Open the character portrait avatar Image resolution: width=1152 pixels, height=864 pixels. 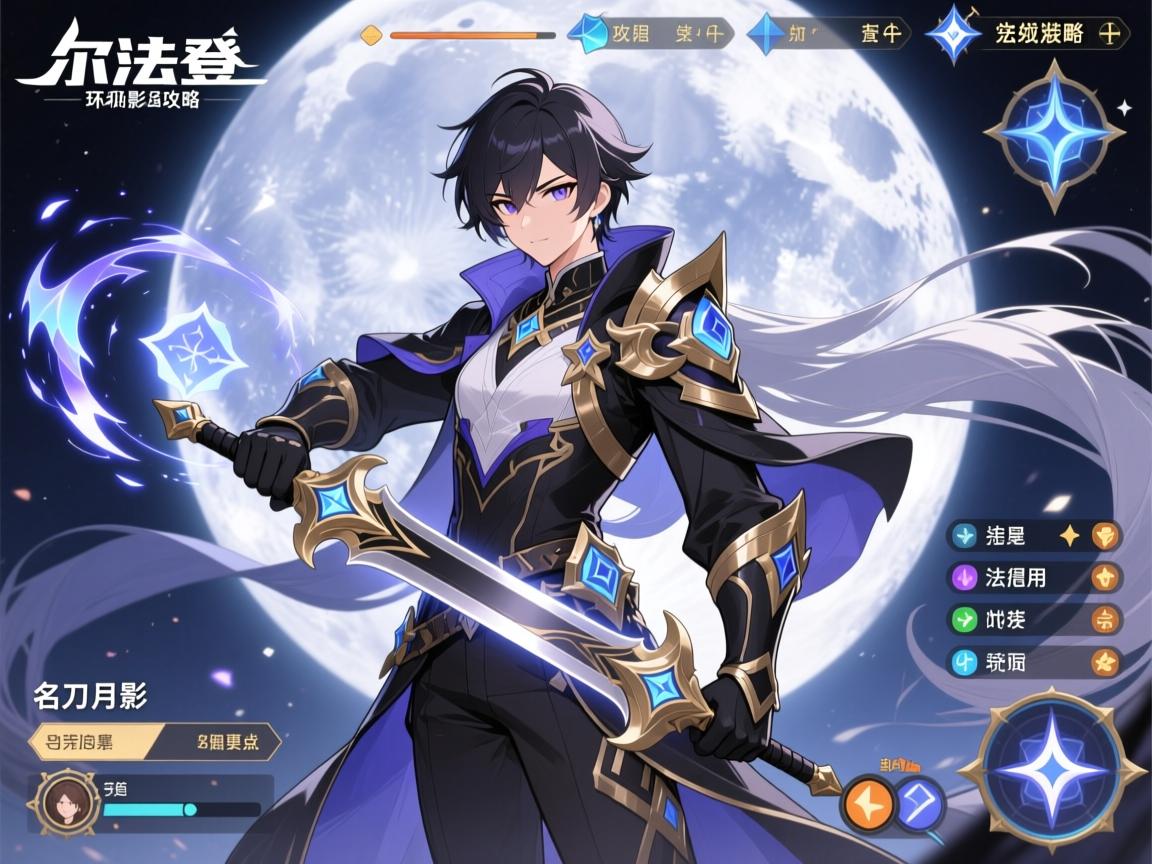pos(69,802)
